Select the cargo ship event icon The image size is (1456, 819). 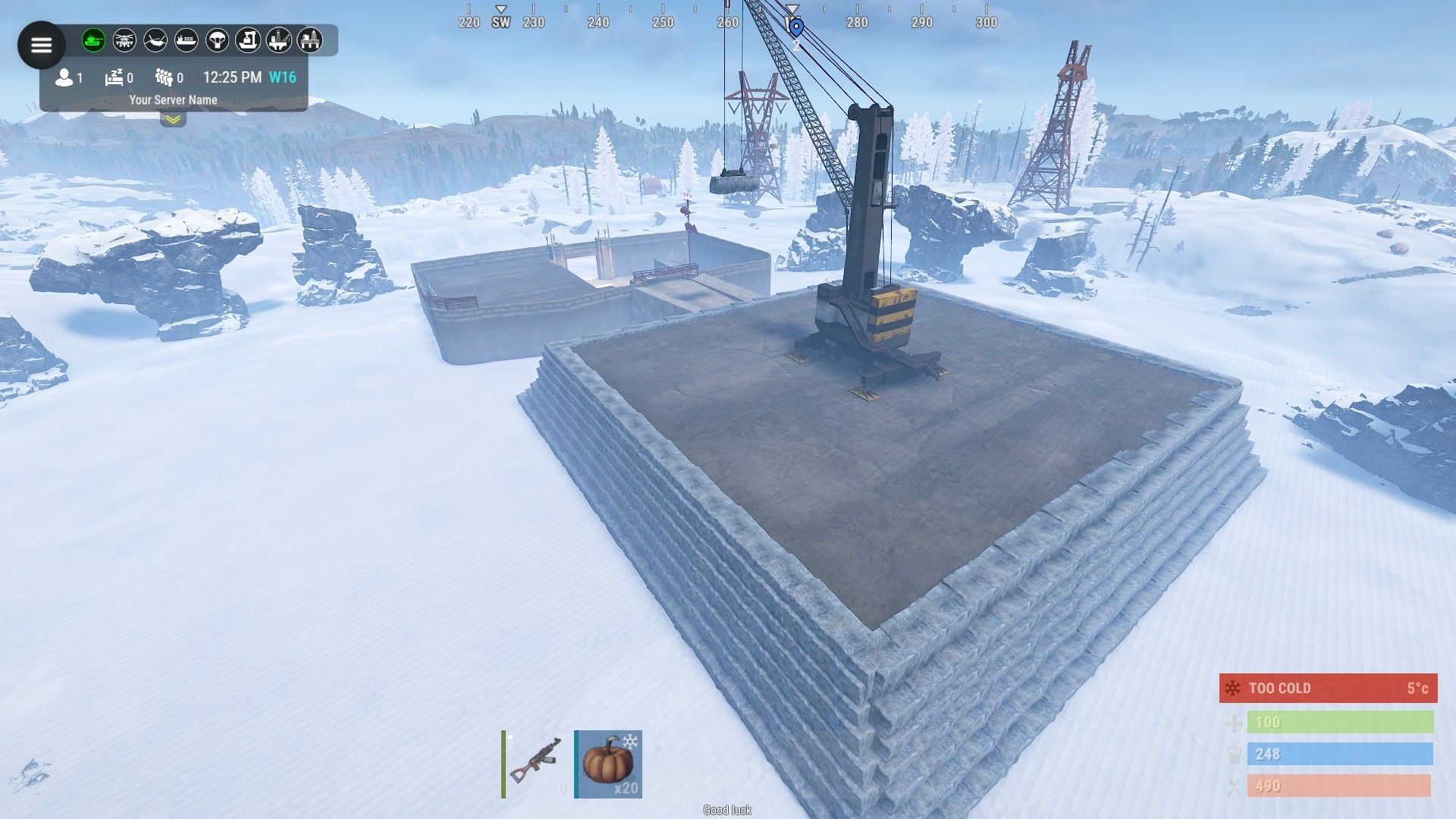click(x=187, y=40)
